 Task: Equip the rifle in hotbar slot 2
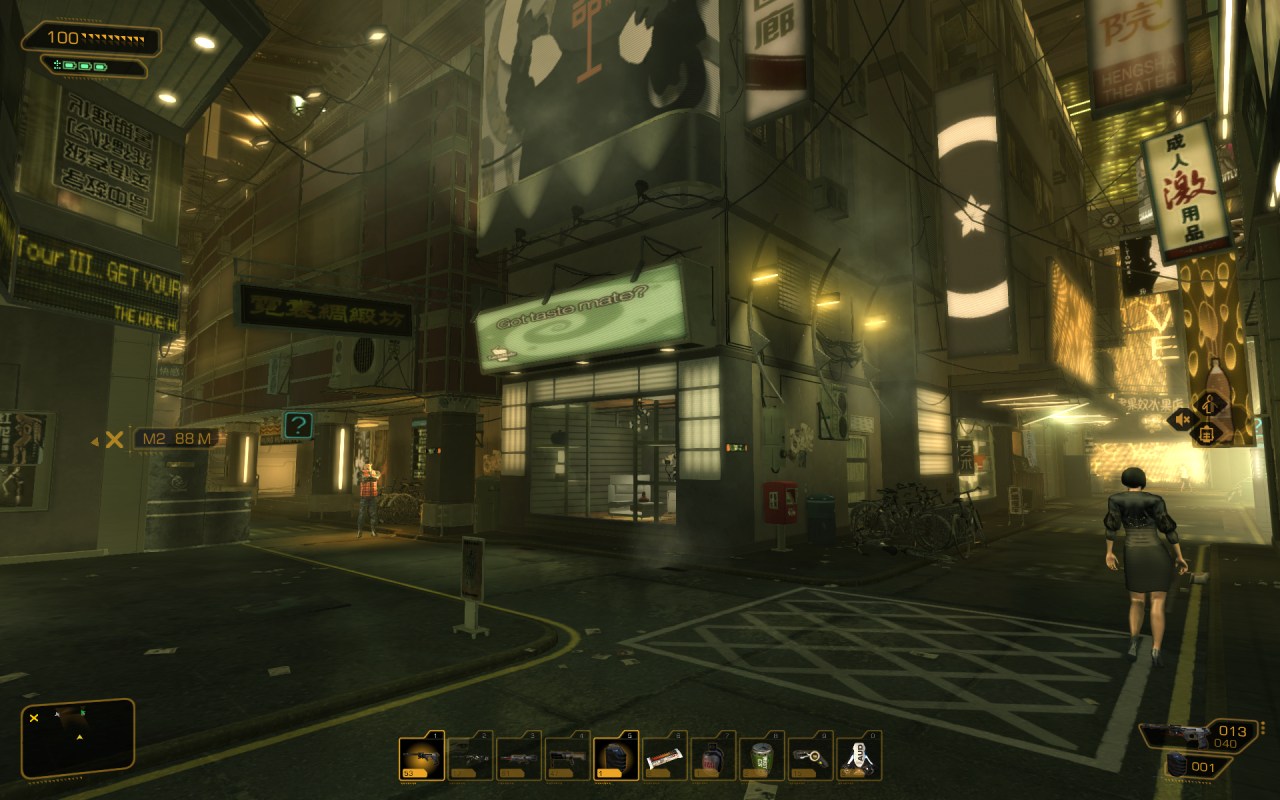470,758
